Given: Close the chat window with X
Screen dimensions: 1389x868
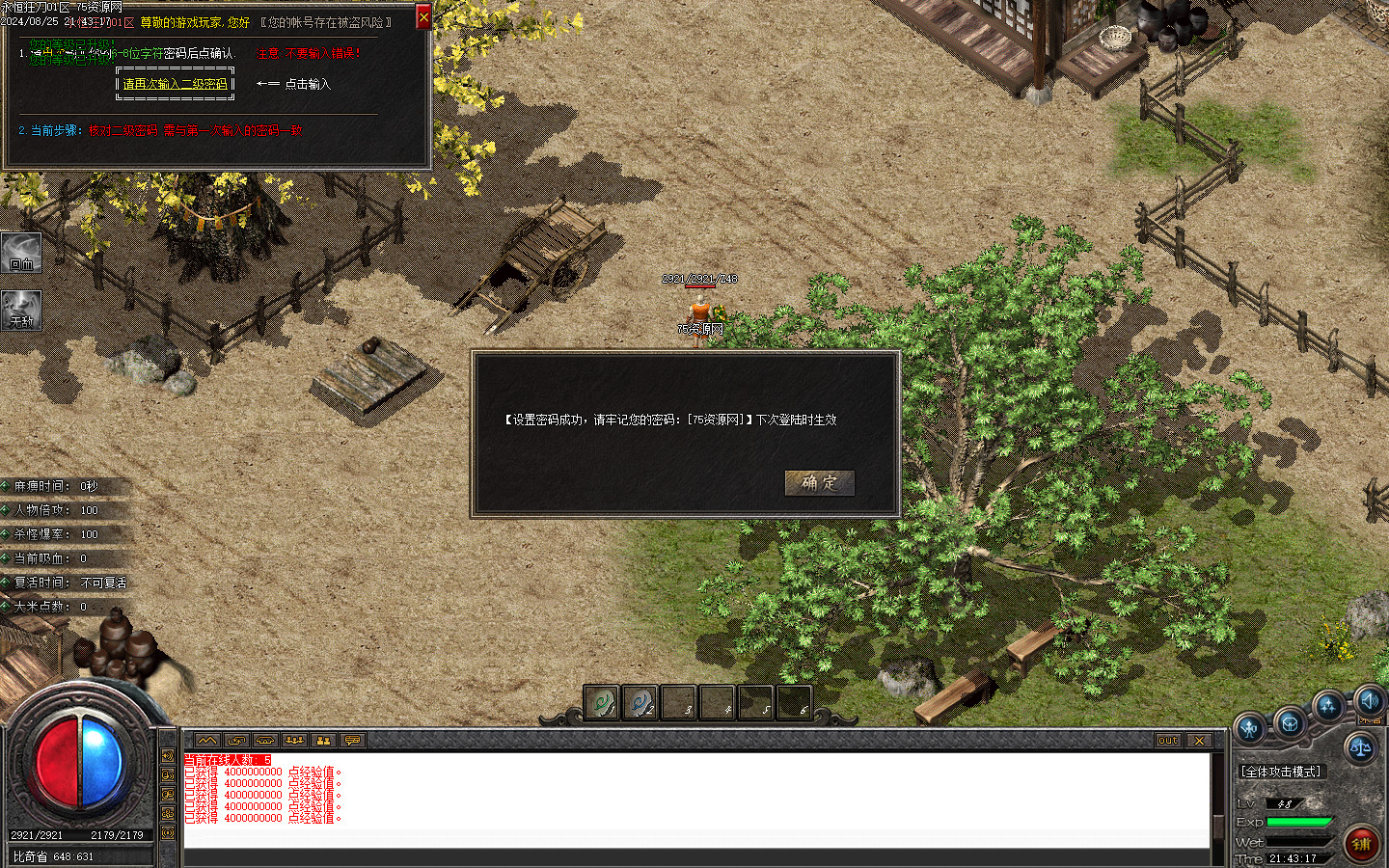Looking at the screenshot, I should [1199, 741].
